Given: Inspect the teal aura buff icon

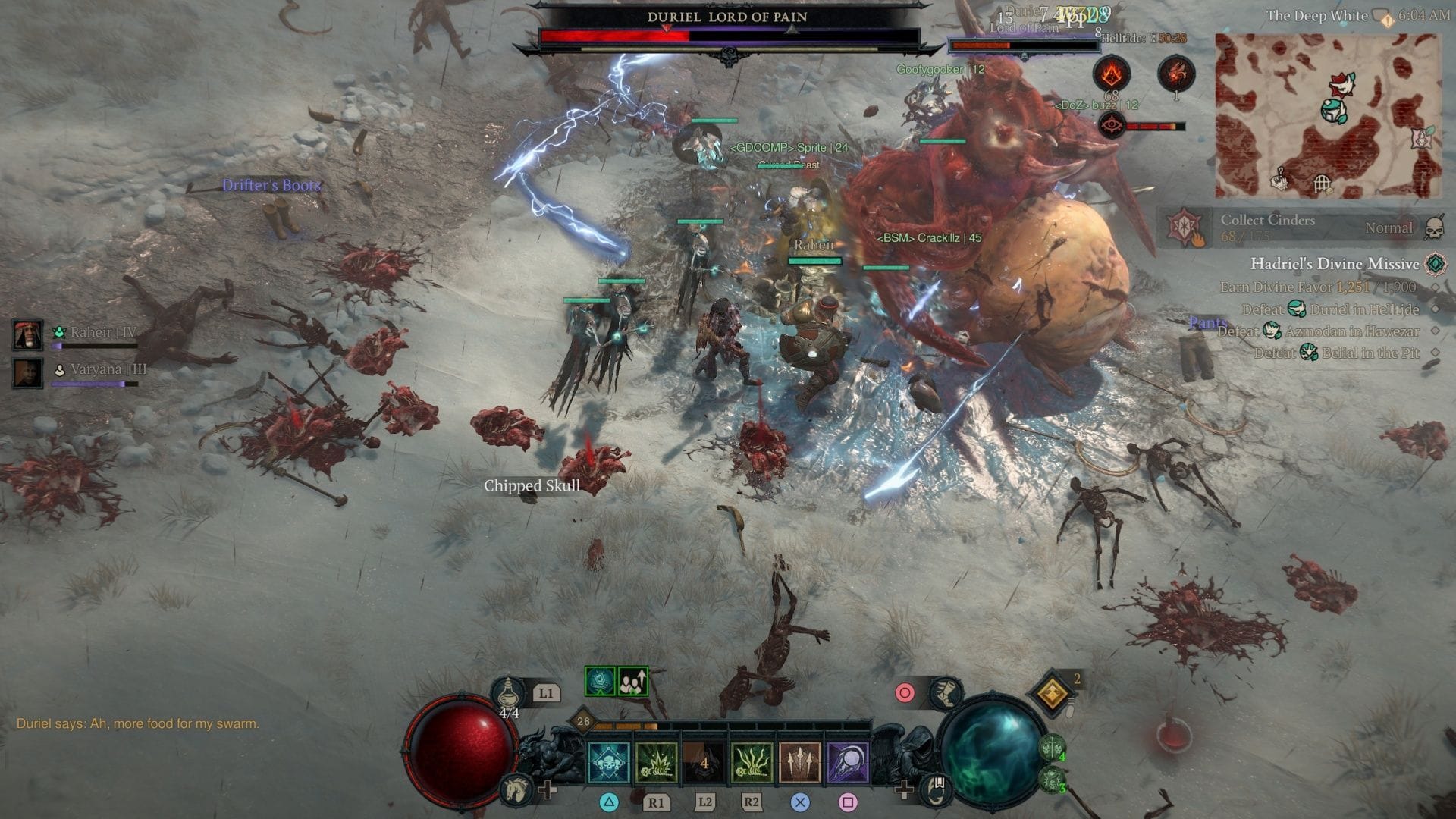Looking at the screenshot, I should (x=600, y=682).
